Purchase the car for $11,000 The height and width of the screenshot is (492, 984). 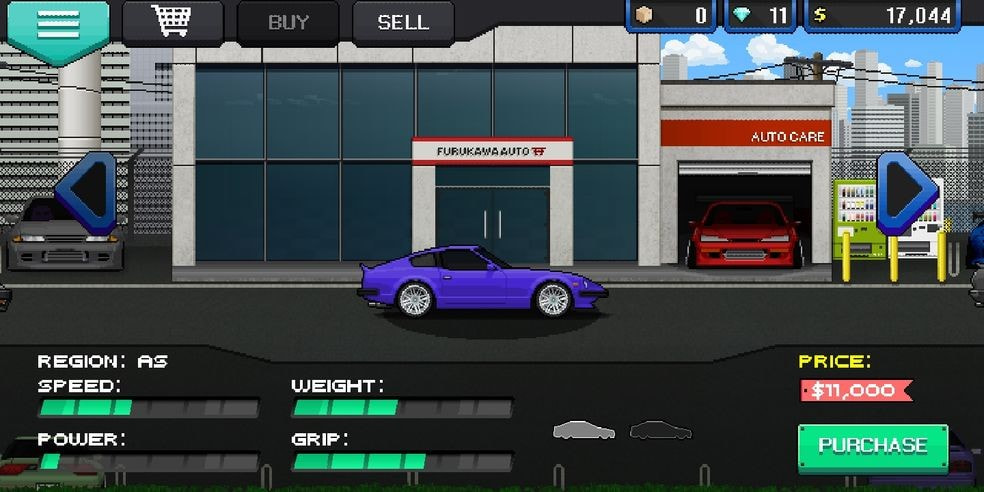click(x=872, y=446)
